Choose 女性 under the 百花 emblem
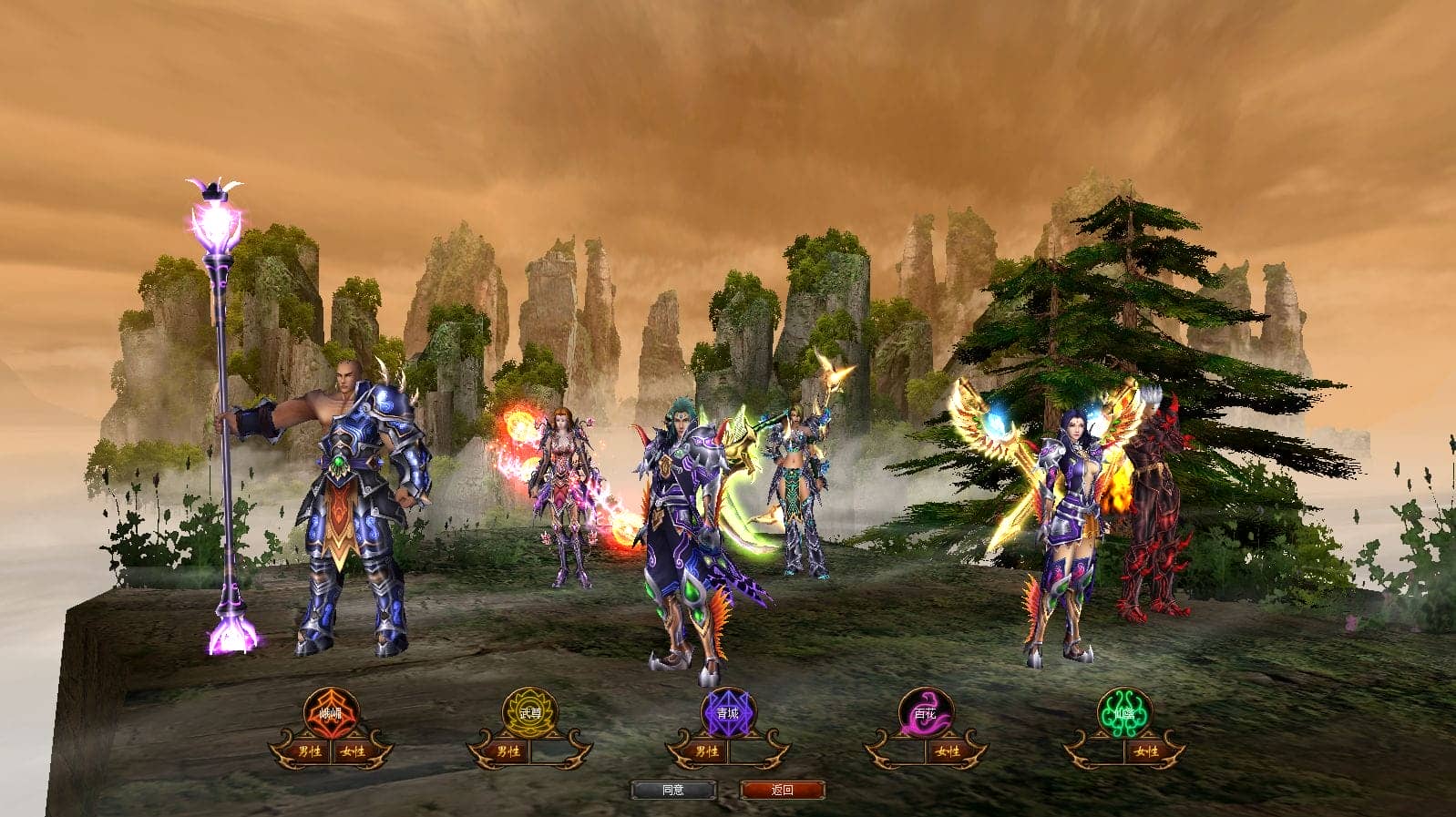 [948, 751]
